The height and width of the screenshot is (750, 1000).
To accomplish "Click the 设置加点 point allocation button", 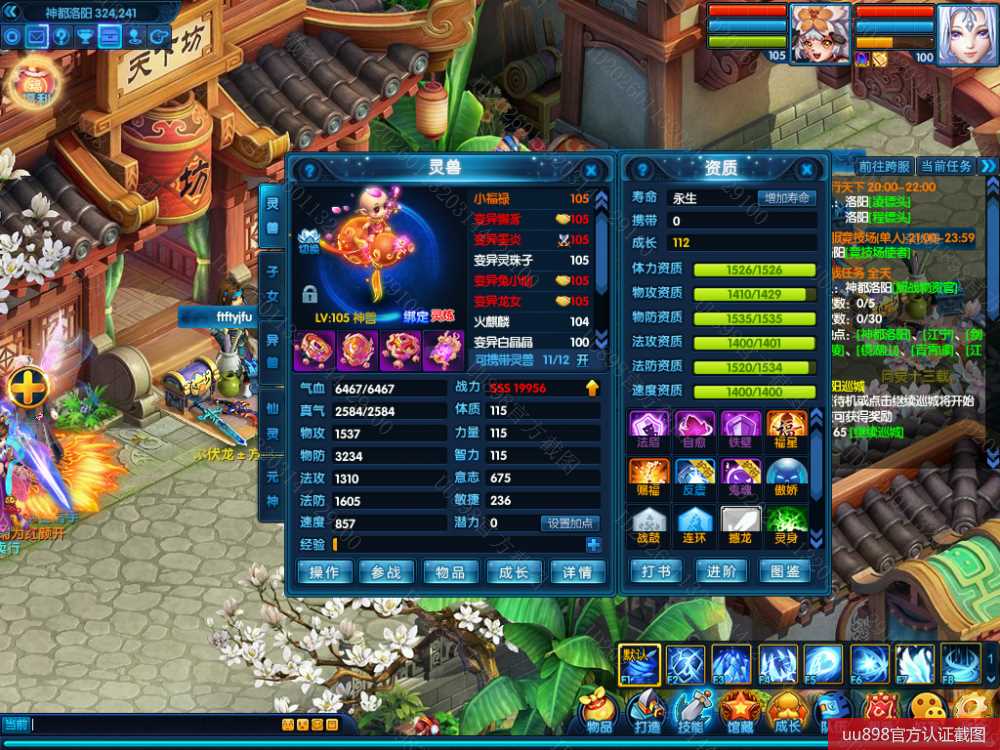I will [x=571, y=523].
